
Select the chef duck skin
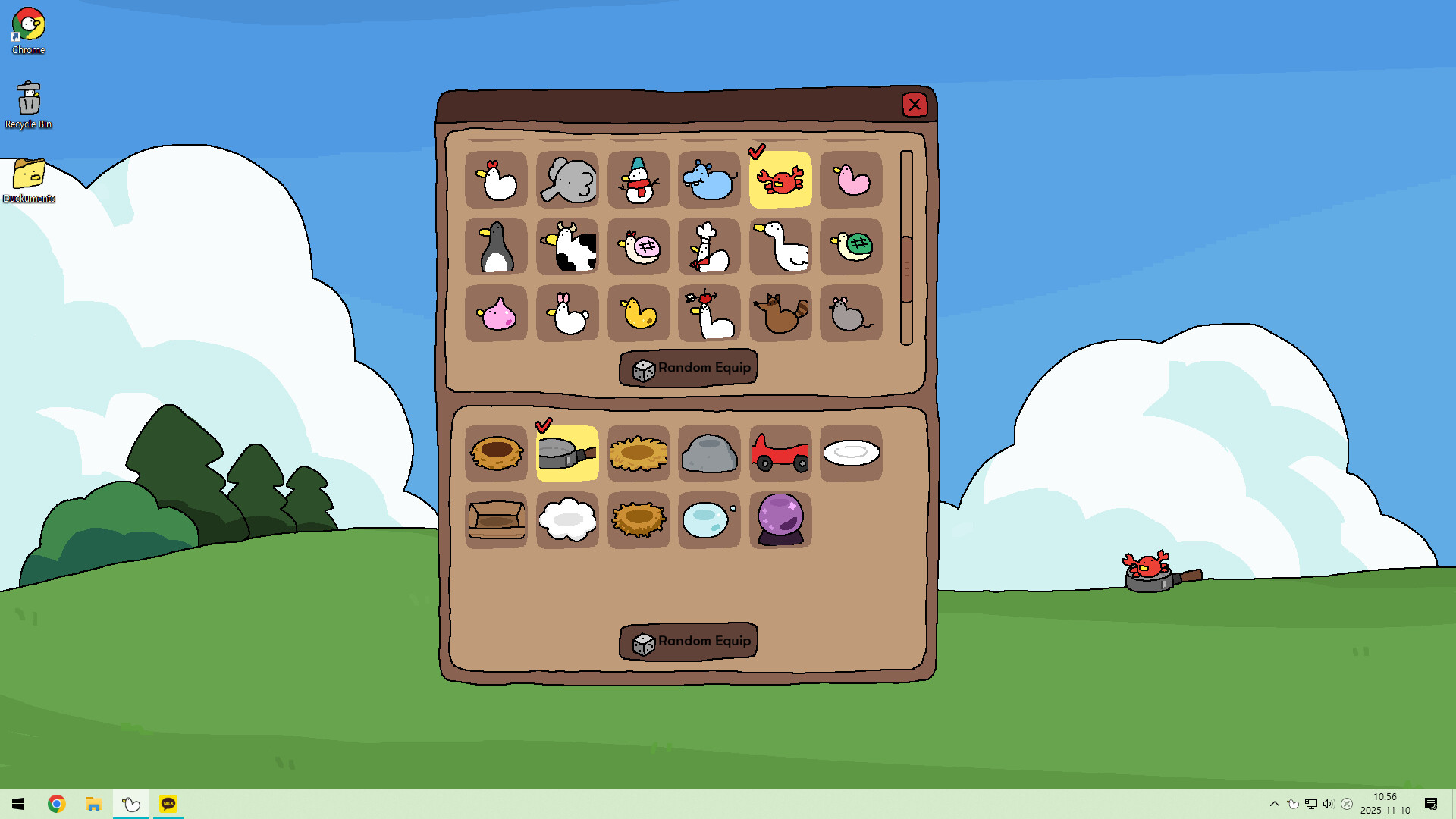click(x=708, y=246)
